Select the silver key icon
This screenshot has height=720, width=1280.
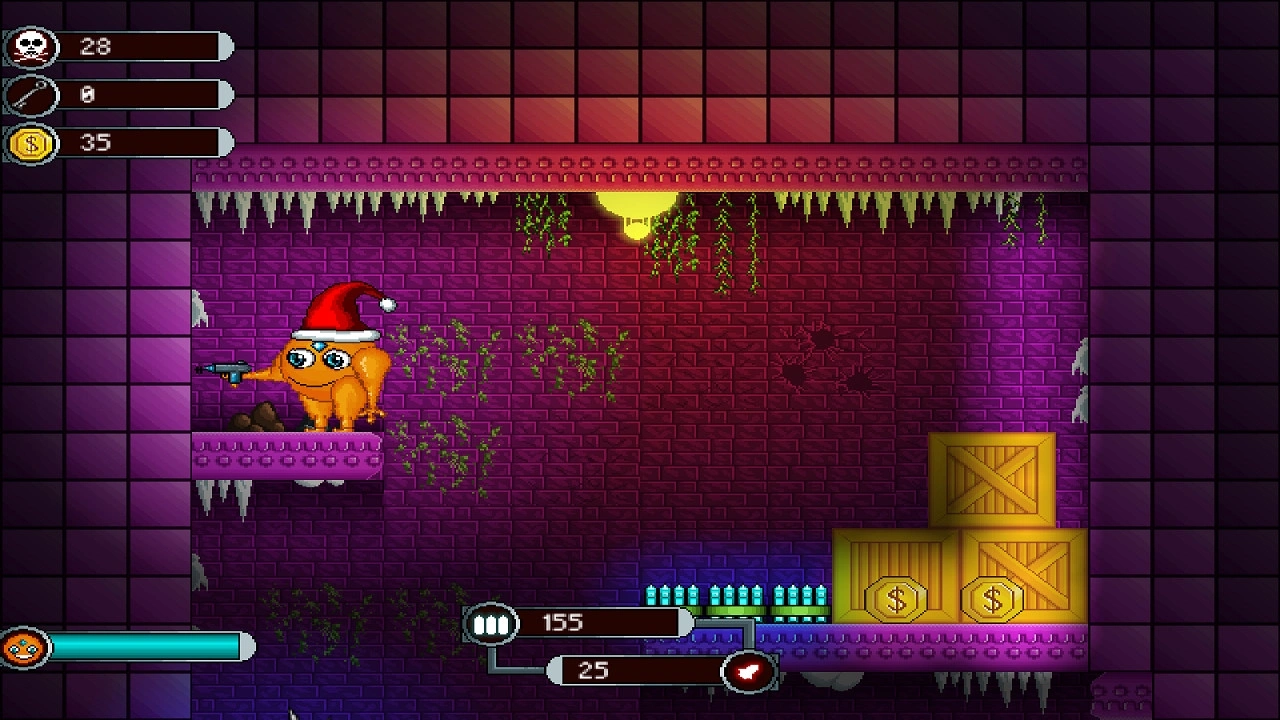point(30,95)
